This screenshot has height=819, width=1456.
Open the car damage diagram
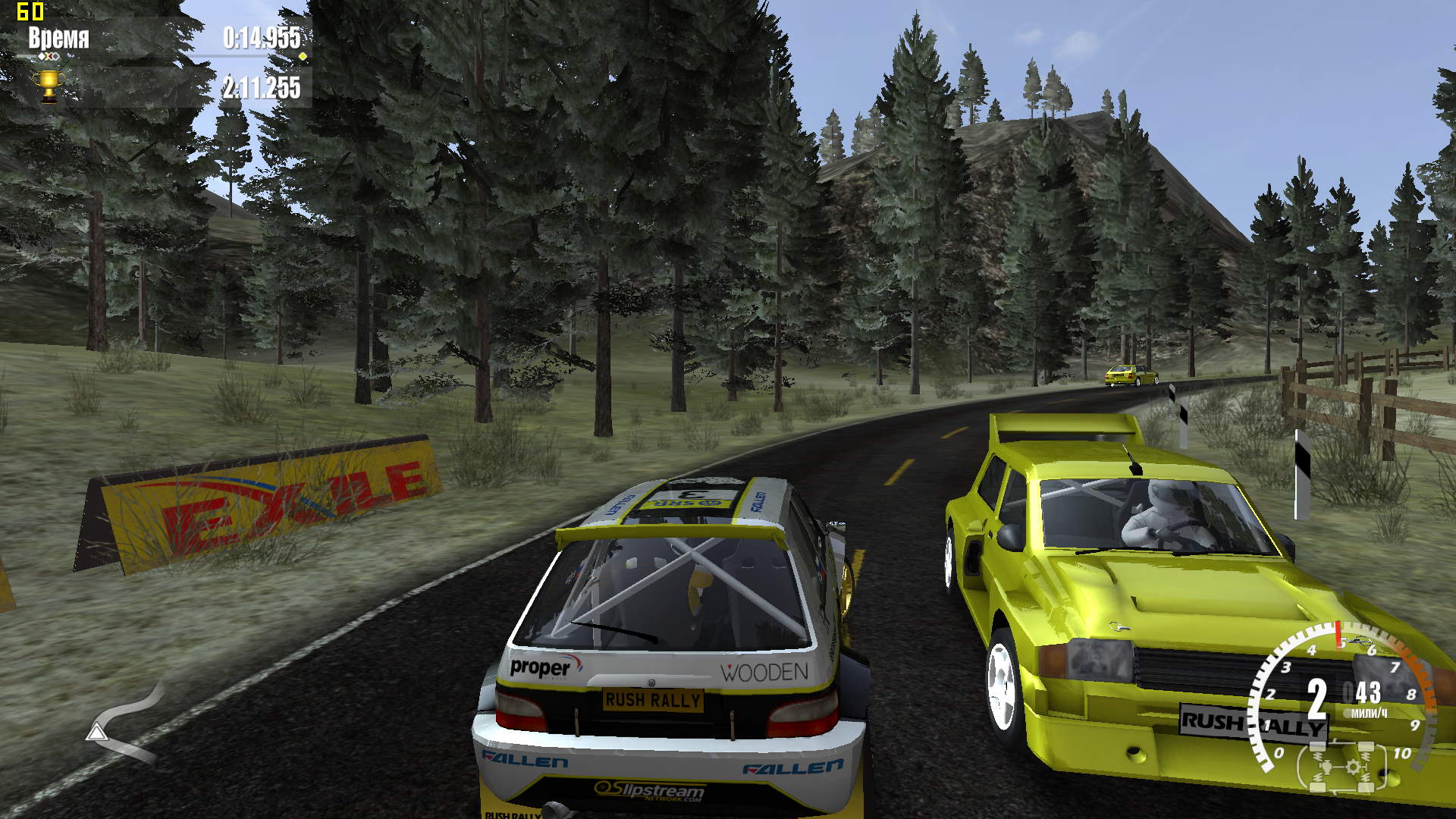pyautogui.click(x=1342, y=767)
